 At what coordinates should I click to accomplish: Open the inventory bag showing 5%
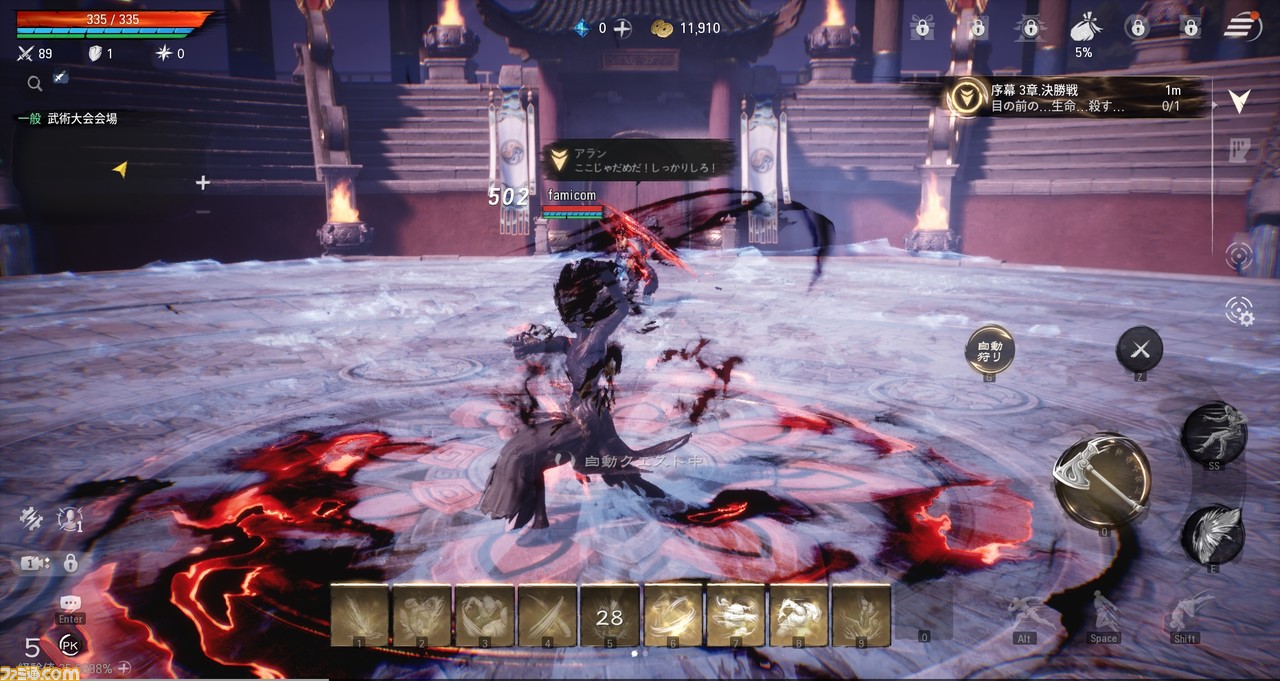(1083, 29)
